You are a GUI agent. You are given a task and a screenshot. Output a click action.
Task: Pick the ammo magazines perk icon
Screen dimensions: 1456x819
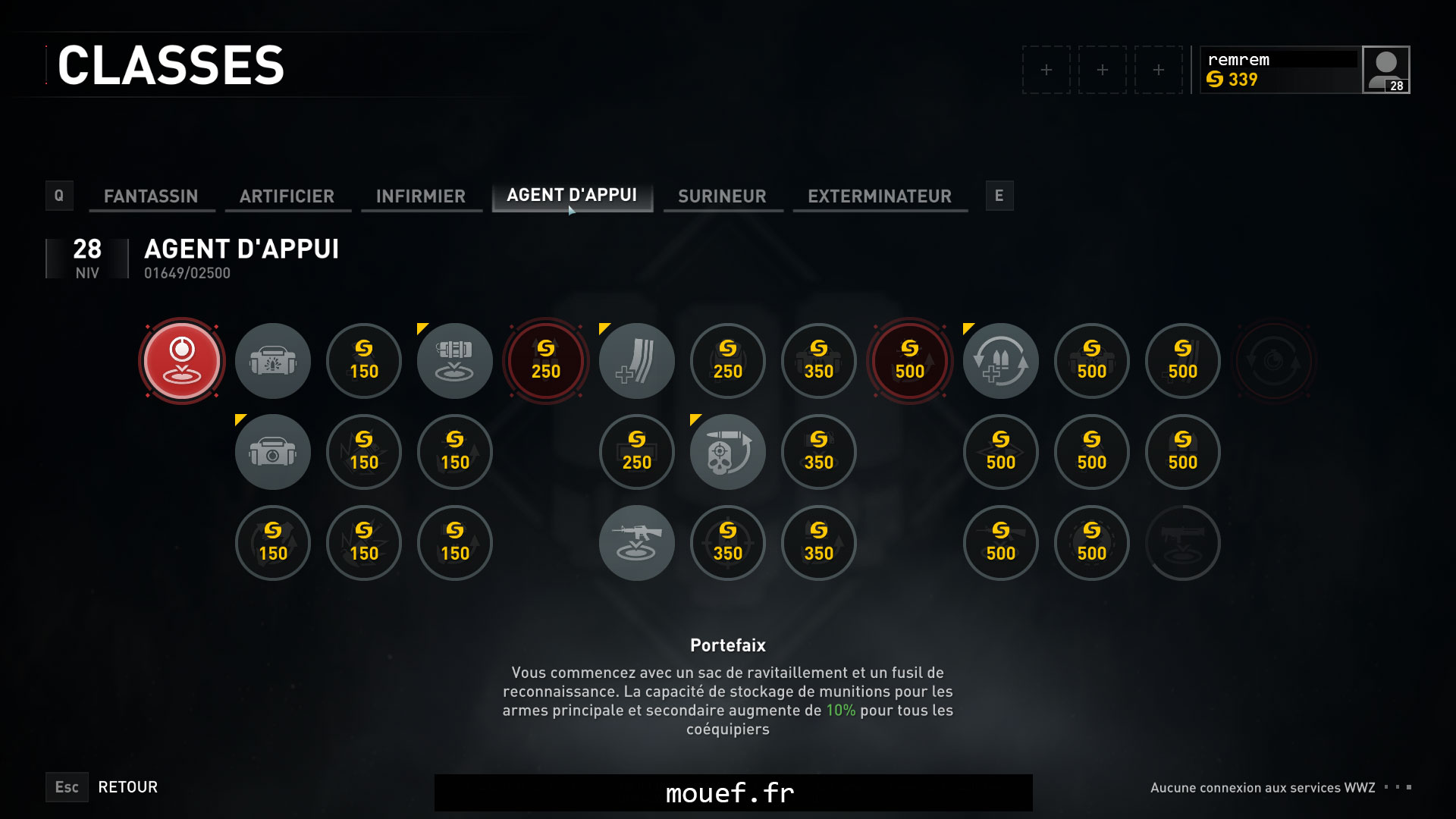click(637, 361)
